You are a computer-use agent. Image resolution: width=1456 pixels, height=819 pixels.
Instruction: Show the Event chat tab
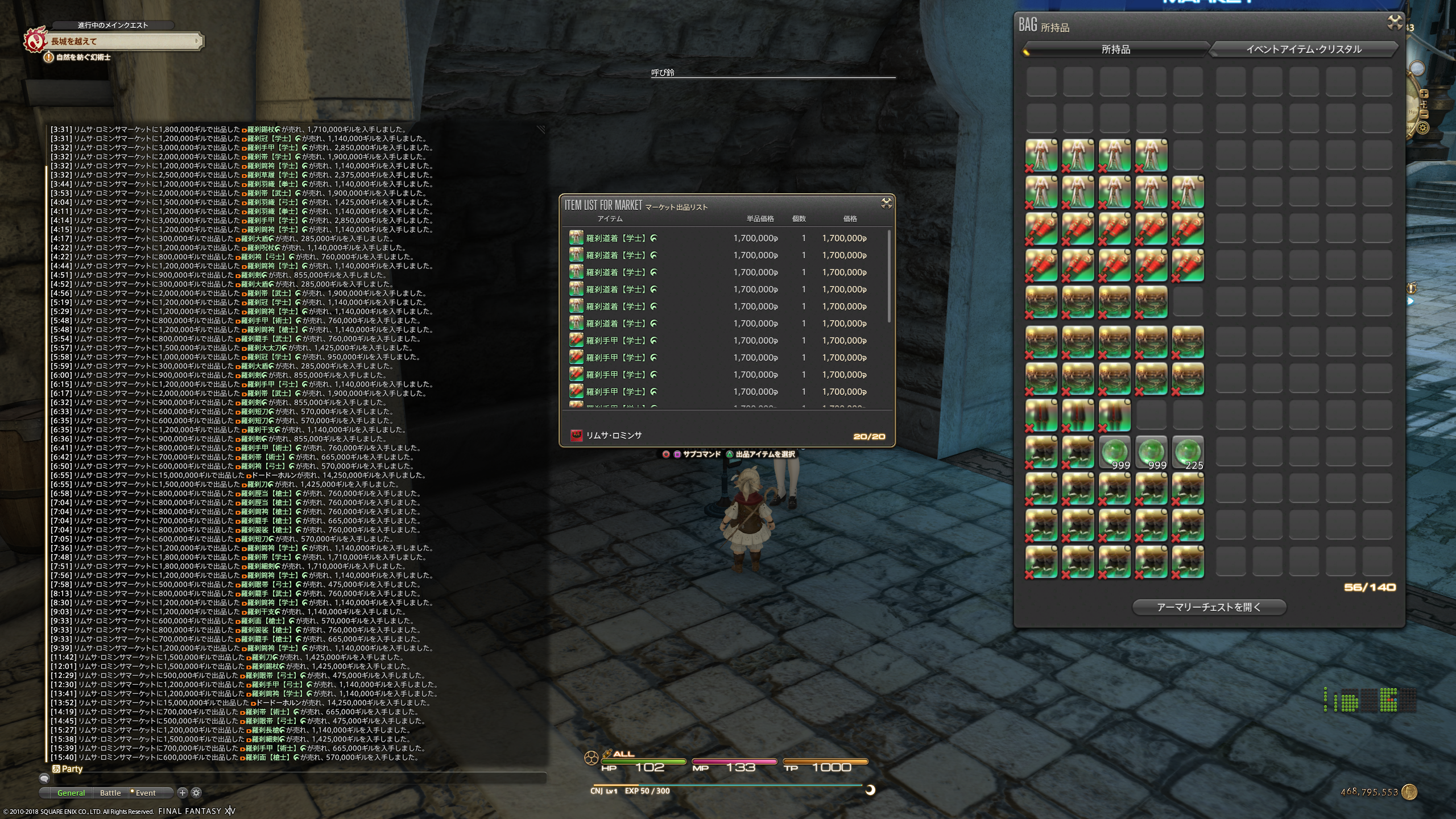145,793
